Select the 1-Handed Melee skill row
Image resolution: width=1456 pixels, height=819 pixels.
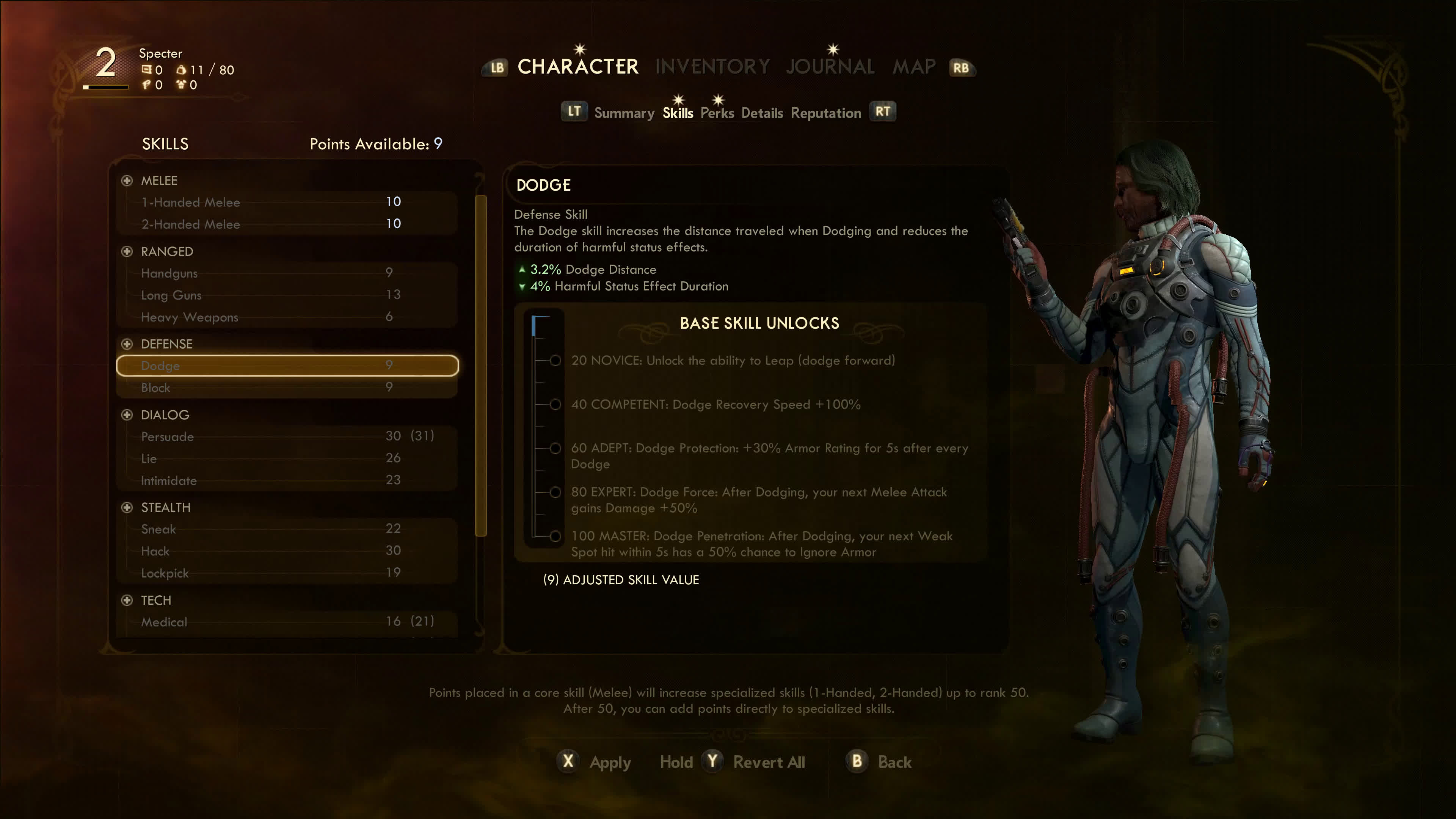(x=287, y=202)
